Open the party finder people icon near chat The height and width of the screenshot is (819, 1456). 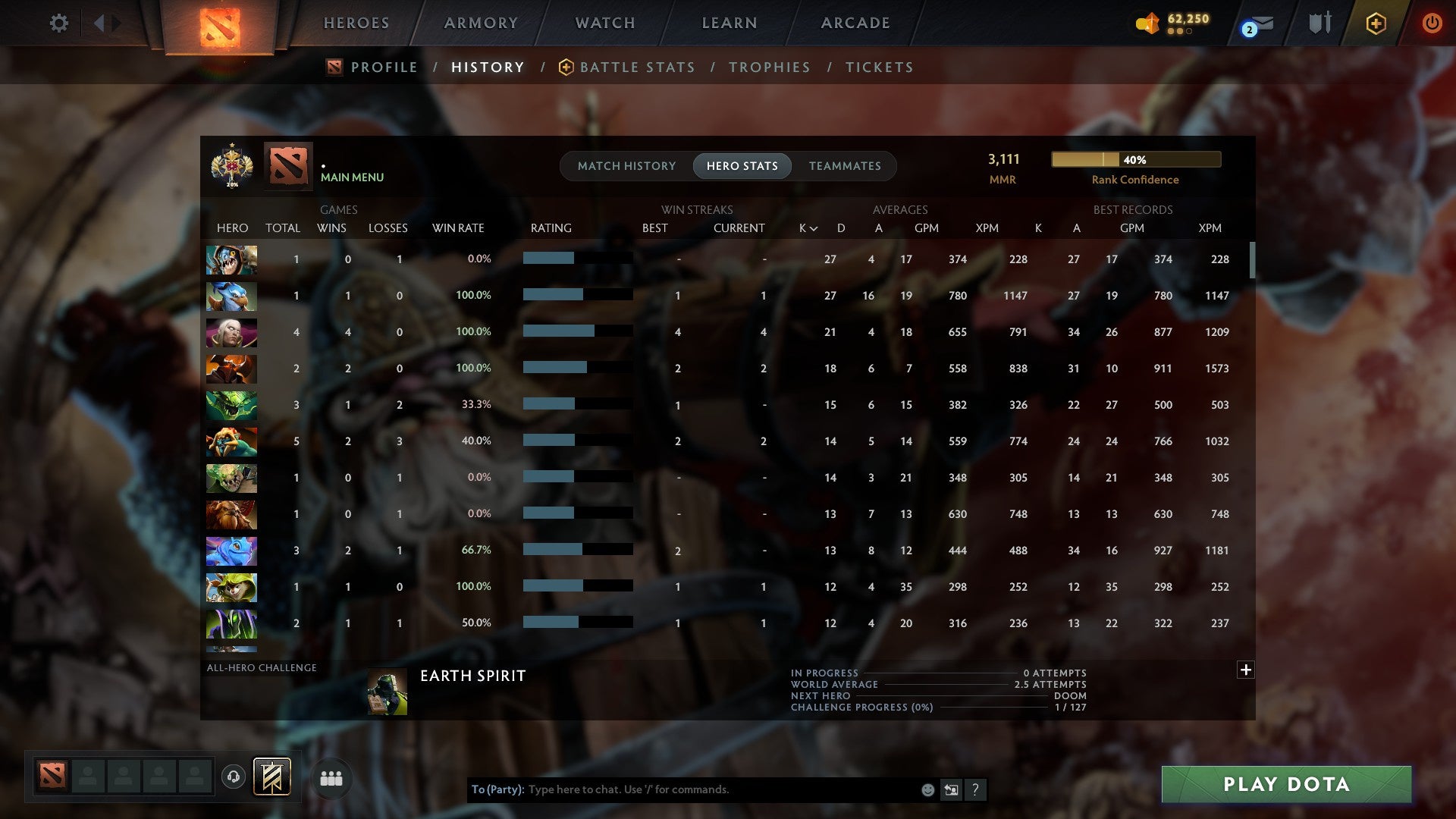coord(331,777)
